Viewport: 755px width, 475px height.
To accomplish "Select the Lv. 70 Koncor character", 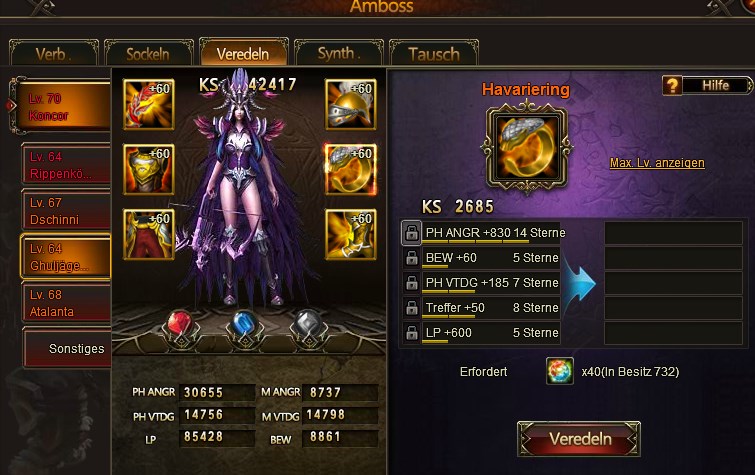I will [66, 107].
